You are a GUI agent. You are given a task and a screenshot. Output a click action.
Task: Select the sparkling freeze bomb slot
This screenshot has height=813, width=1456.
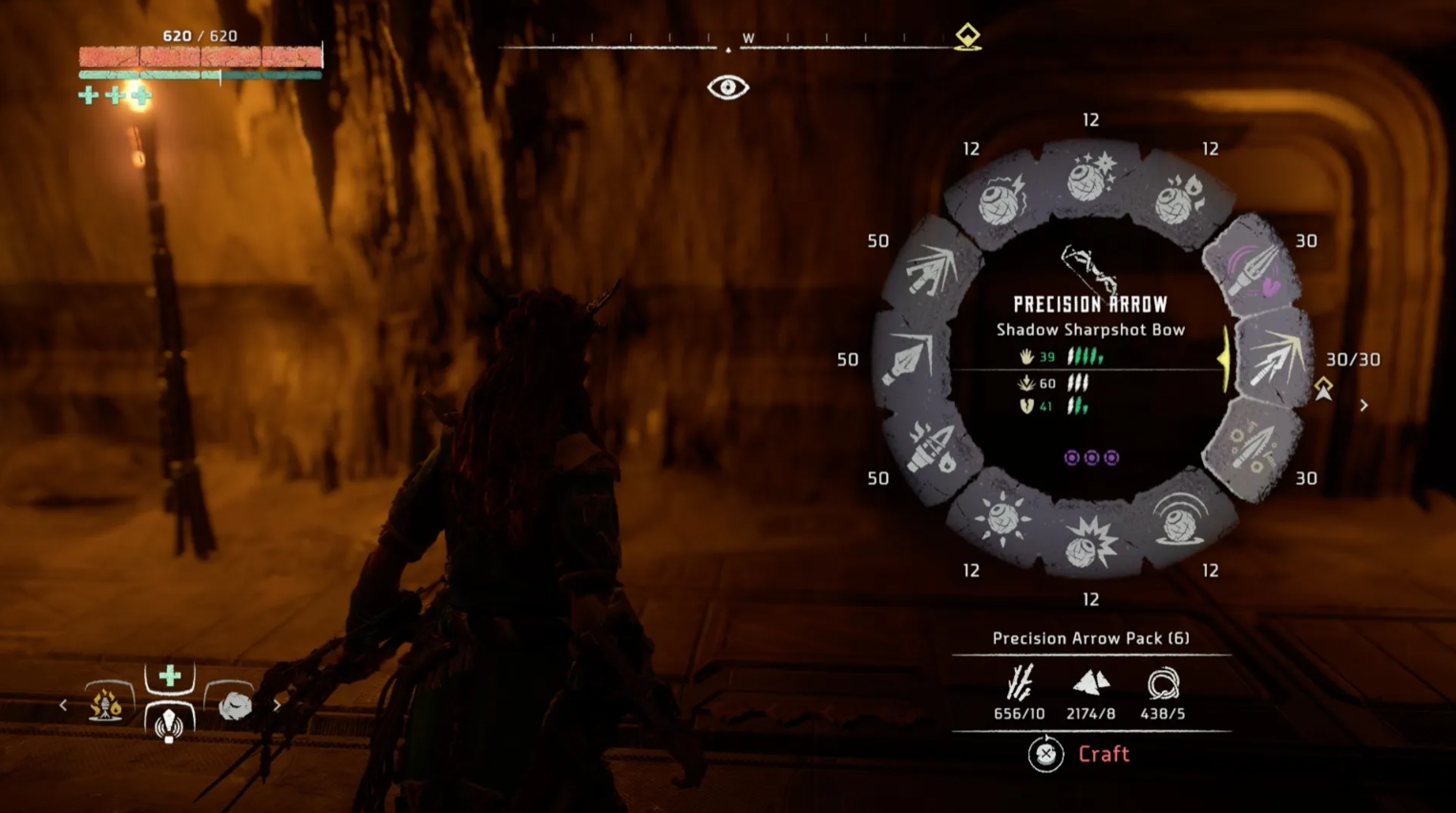point(1090,177)
